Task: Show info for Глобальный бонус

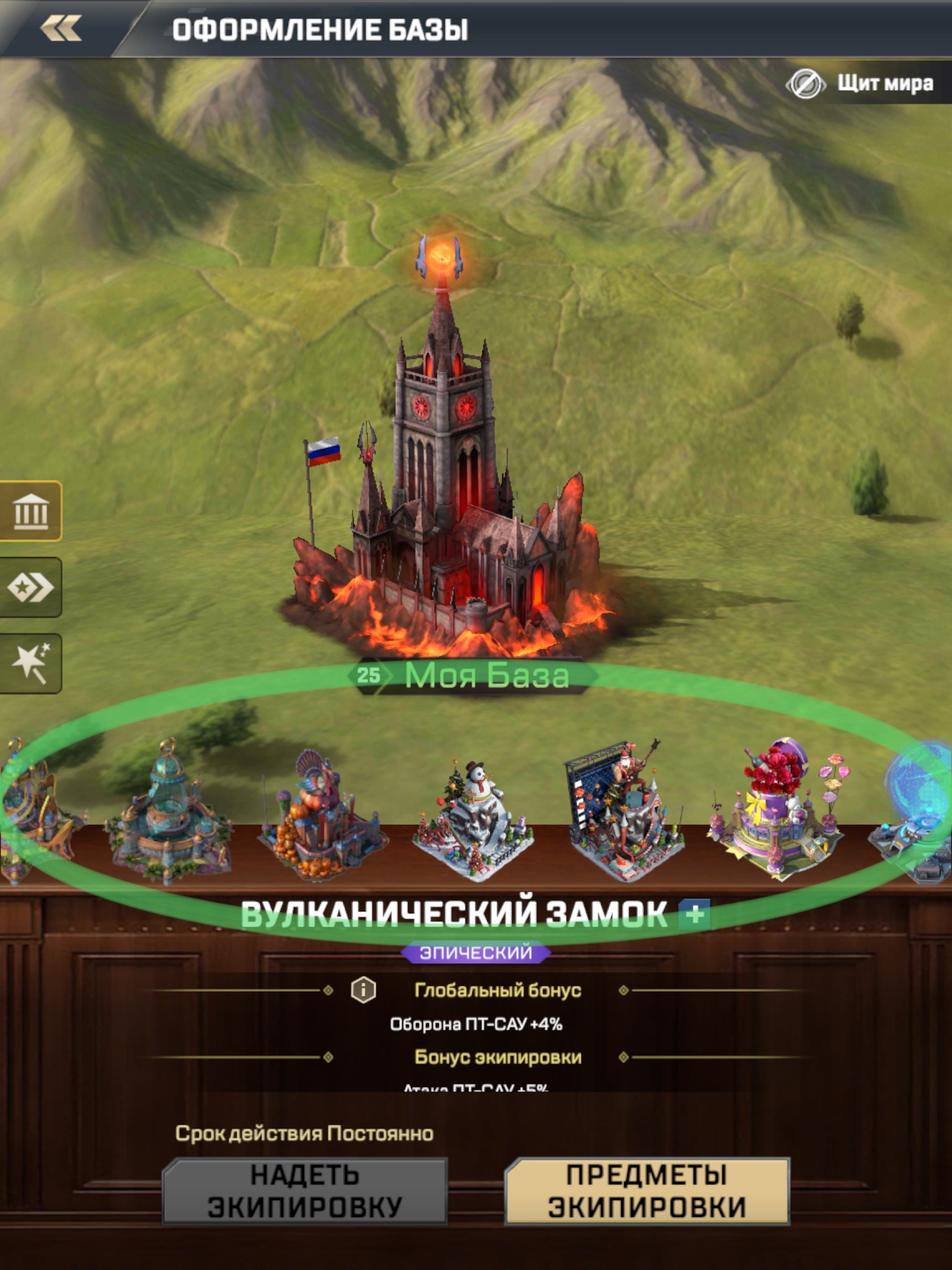Action: point(363,990)
